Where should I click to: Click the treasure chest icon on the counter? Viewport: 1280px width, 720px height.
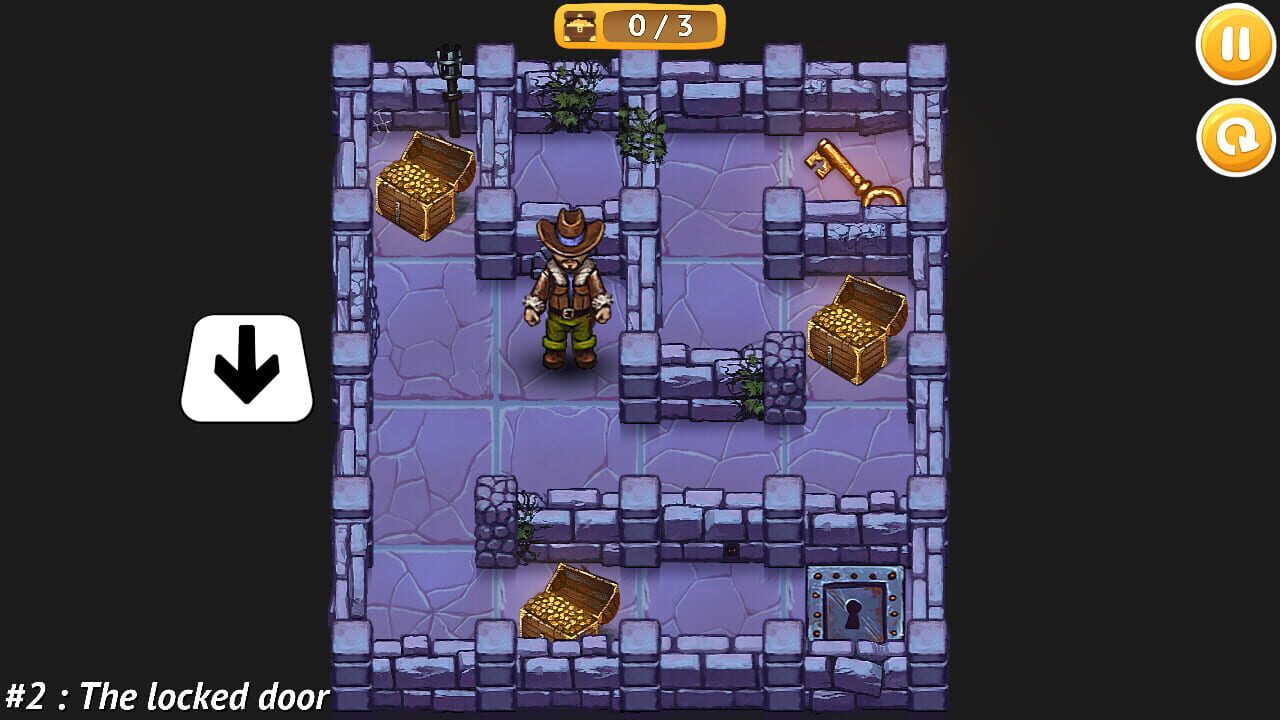578,27
